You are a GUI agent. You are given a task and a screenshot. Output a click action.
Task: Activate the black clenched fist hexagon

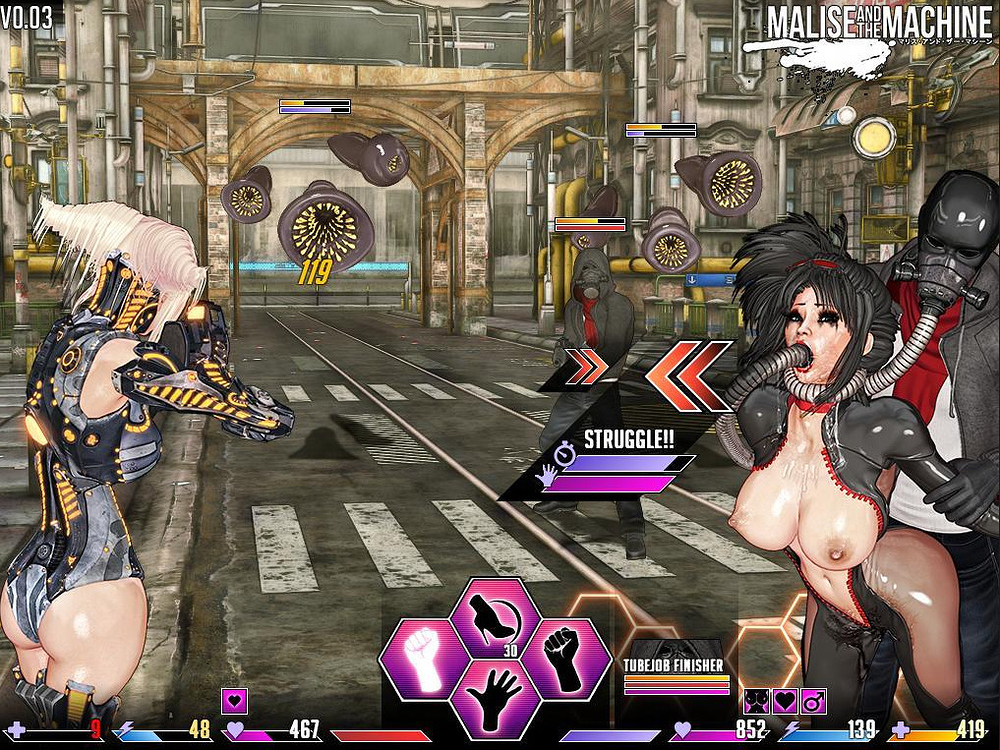coord(565,657)
